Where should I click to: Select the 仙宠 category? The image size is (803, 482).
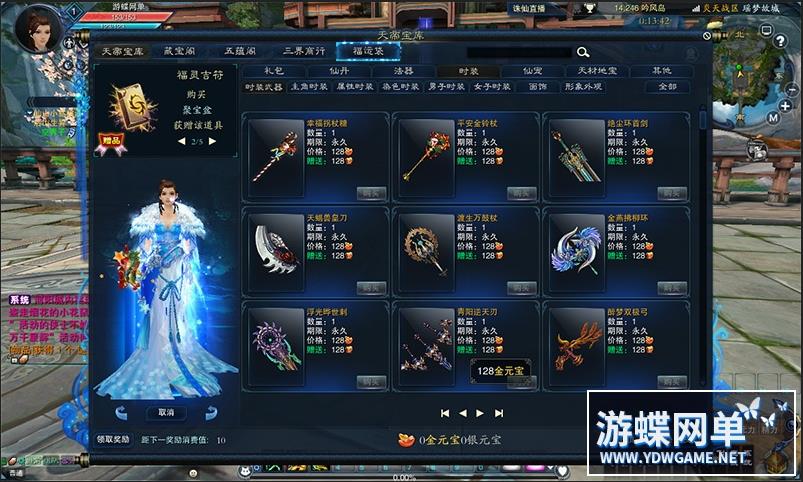tap(531, 72)
